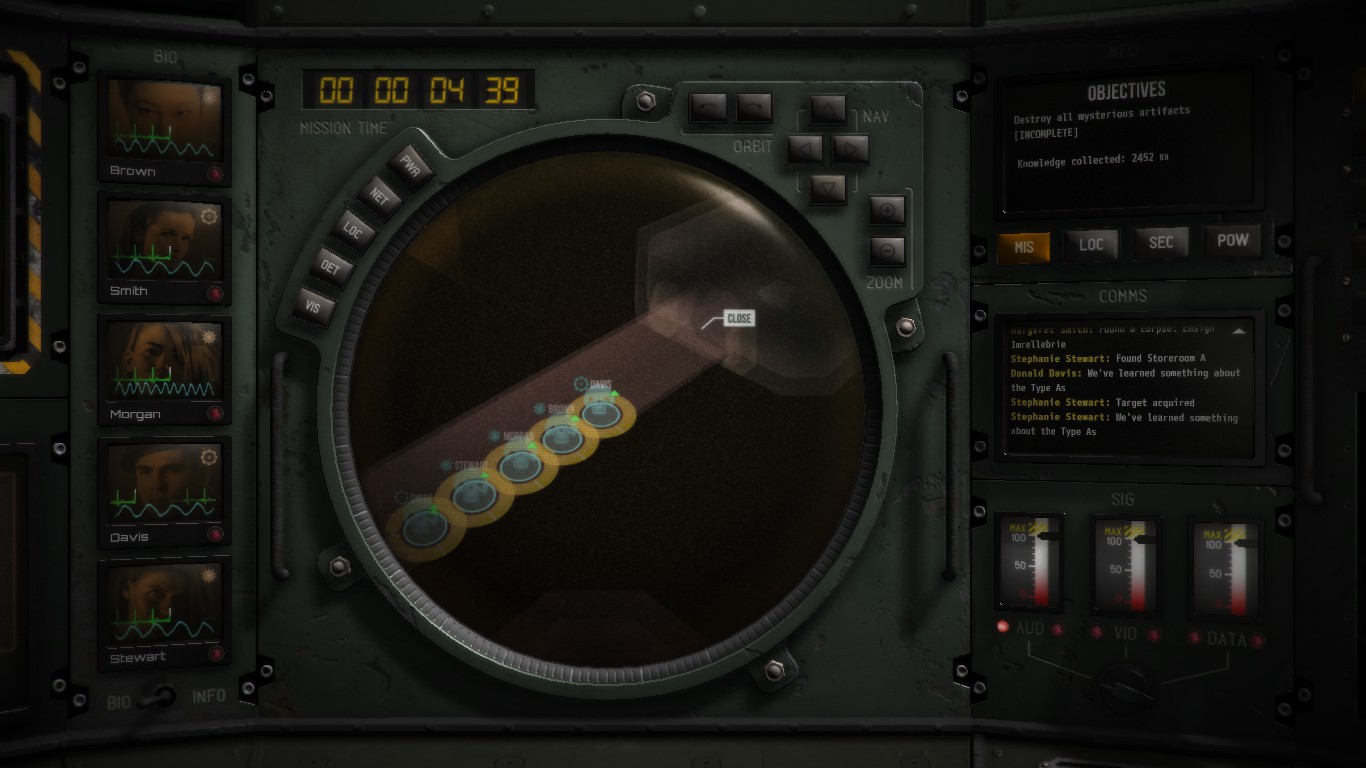Toggle the NET overlay button
The image size is (1366, 768).
[379, 197]
